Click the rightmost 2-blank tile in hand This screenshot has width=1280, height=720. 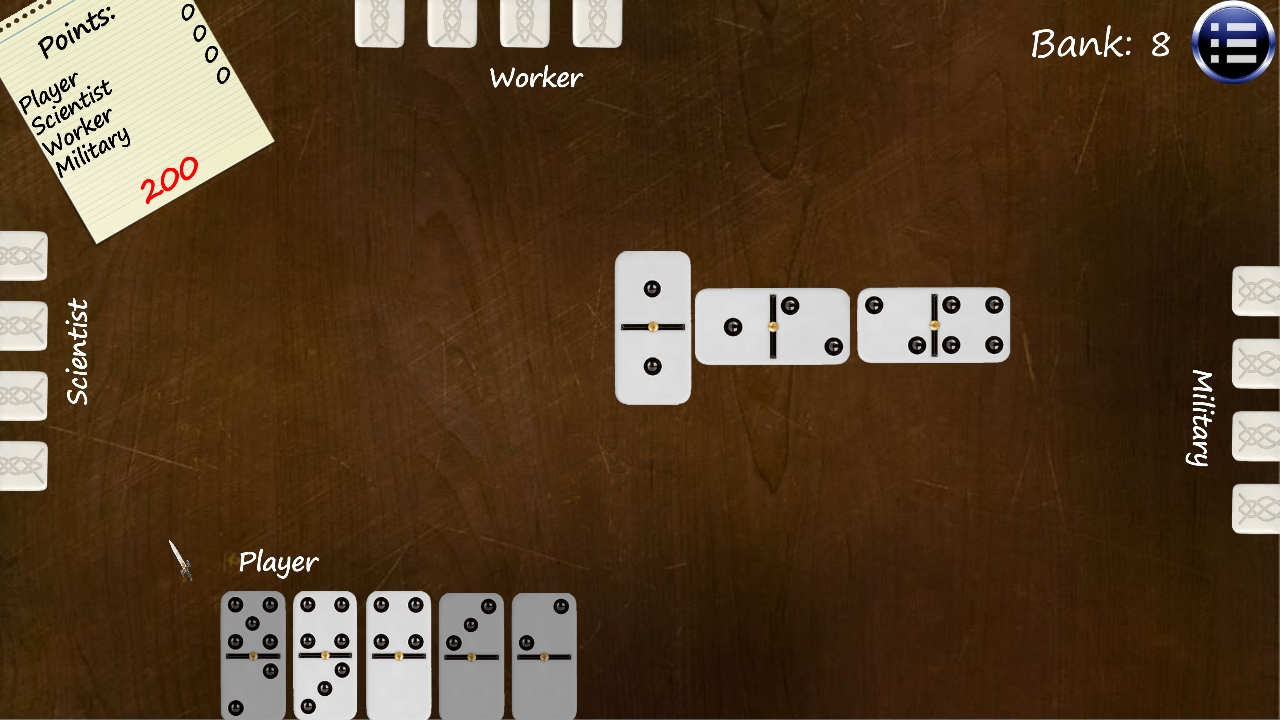[545, 655]
